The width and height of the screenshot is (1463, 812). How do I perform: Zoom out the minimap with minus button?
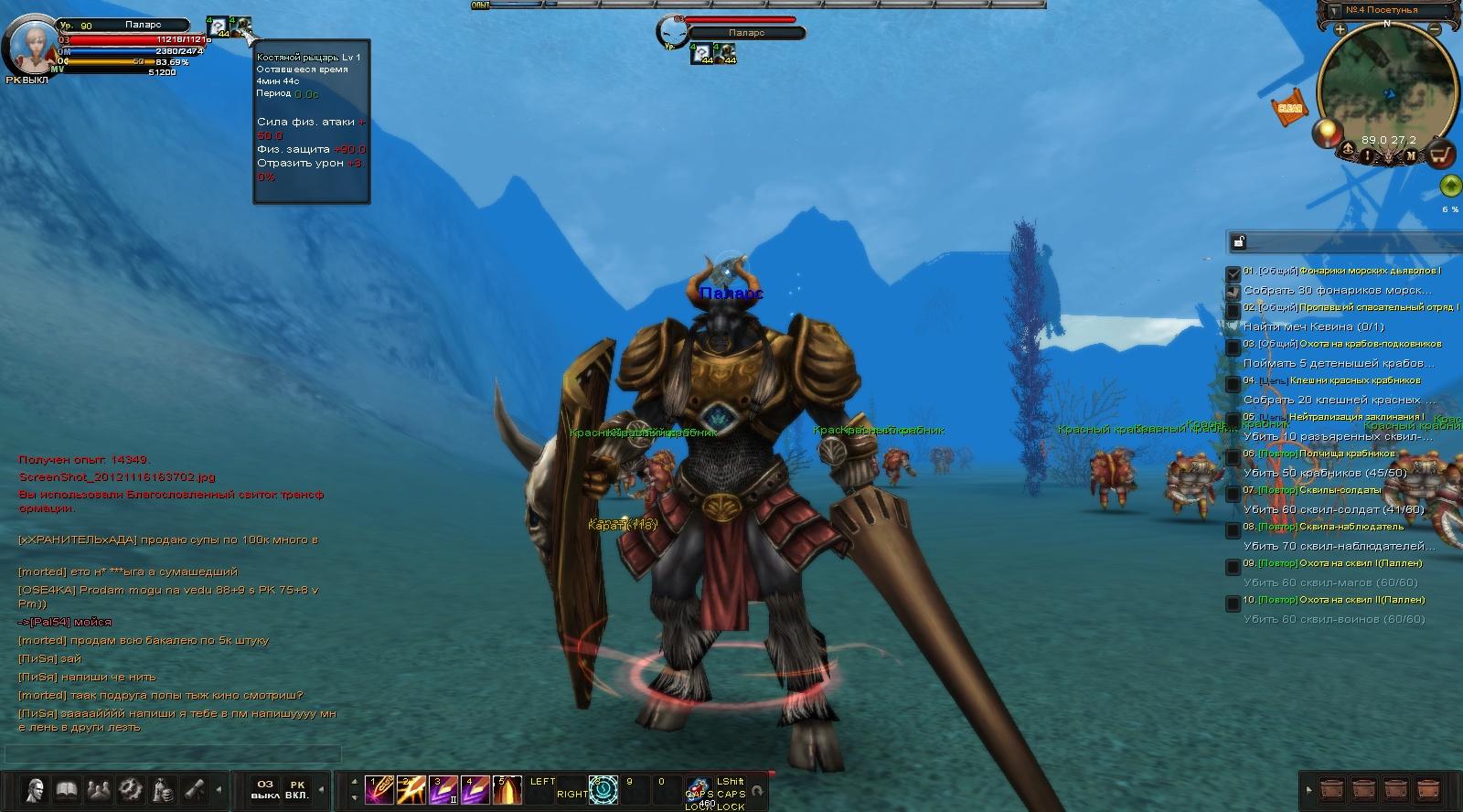point(1435,29)
